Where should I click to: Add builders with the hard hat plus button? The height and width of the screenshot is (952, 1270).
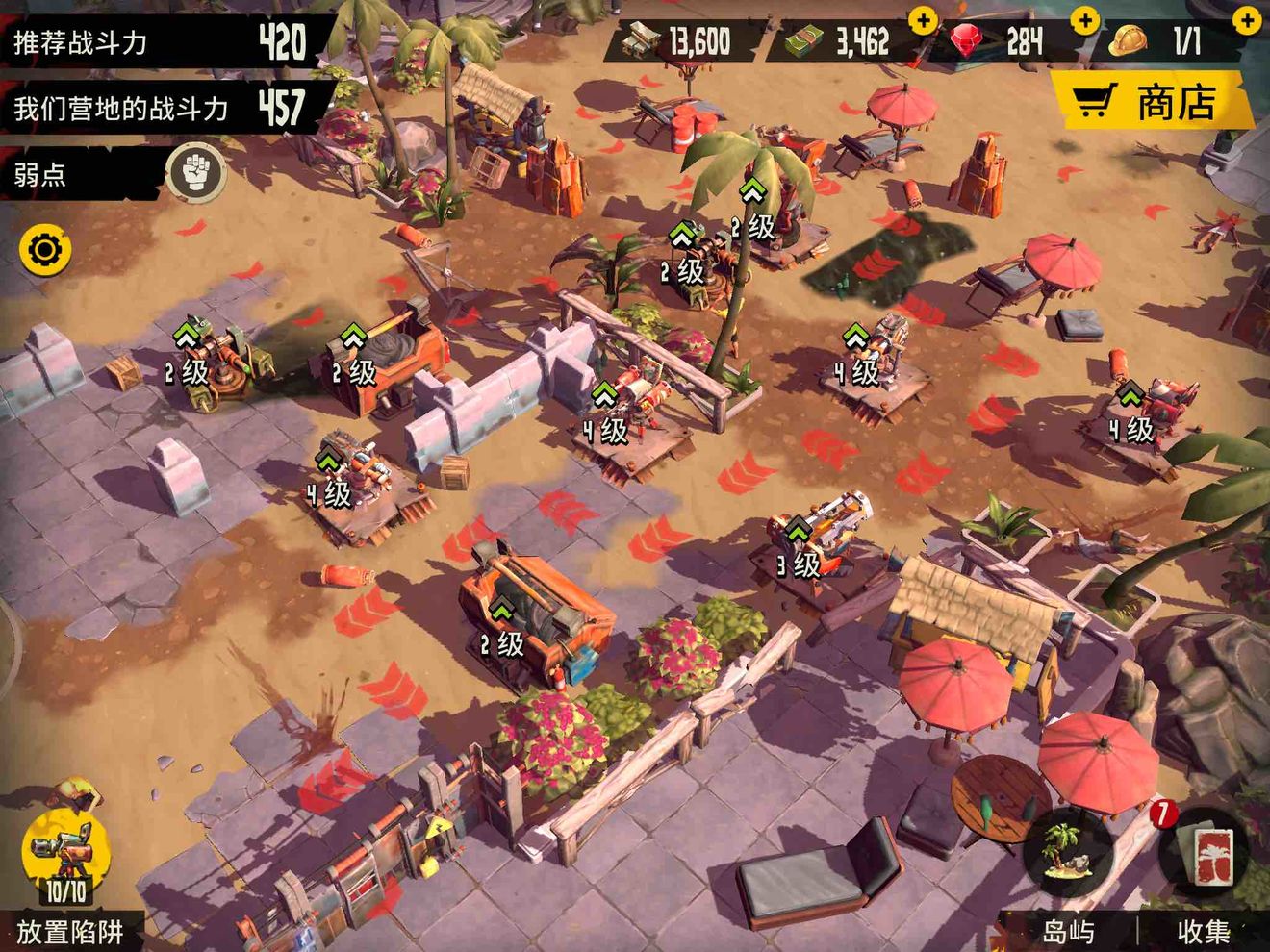(1247, 21)
